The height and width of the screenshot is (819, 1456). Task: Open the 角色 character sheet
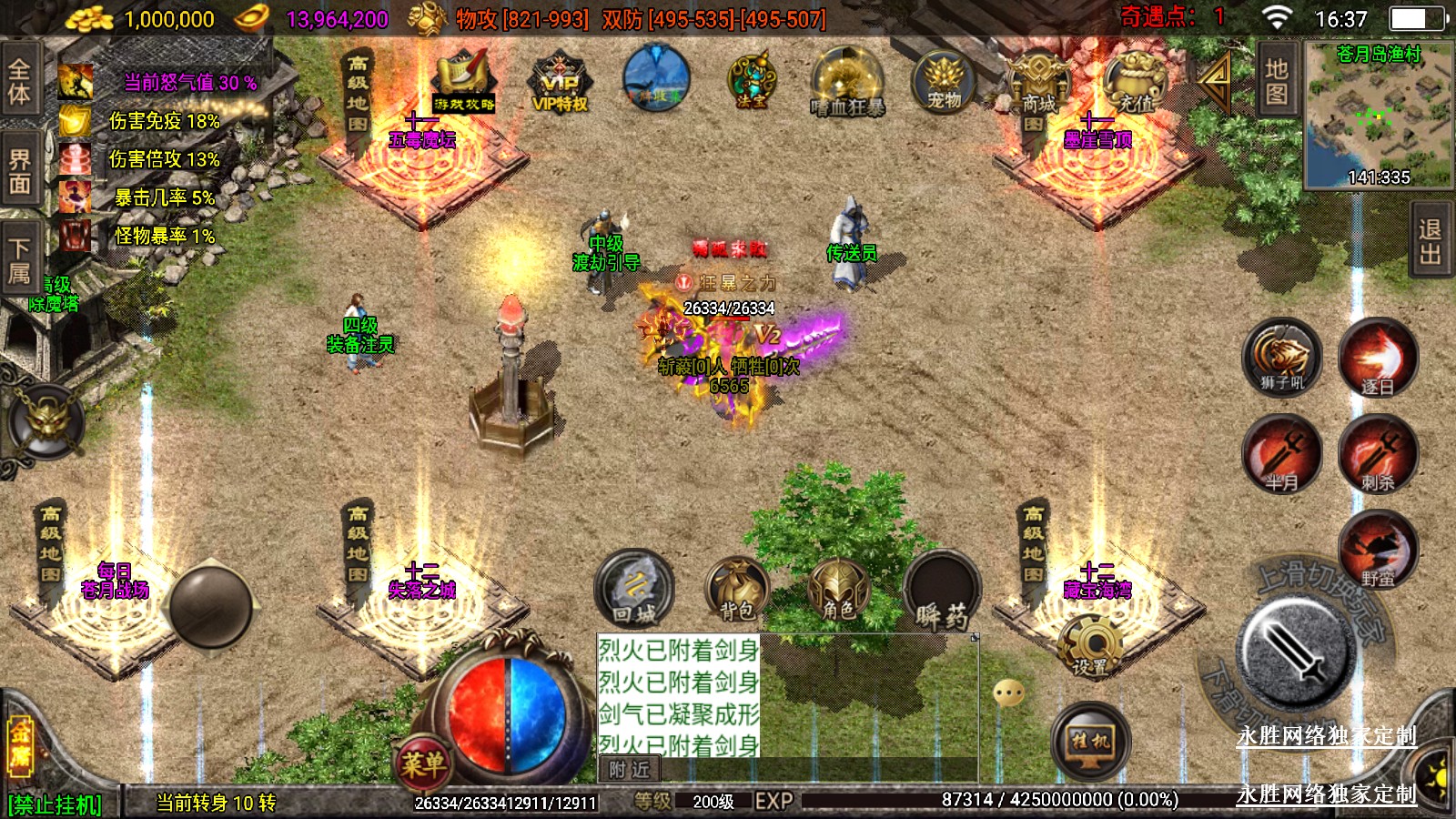[838, 589]
